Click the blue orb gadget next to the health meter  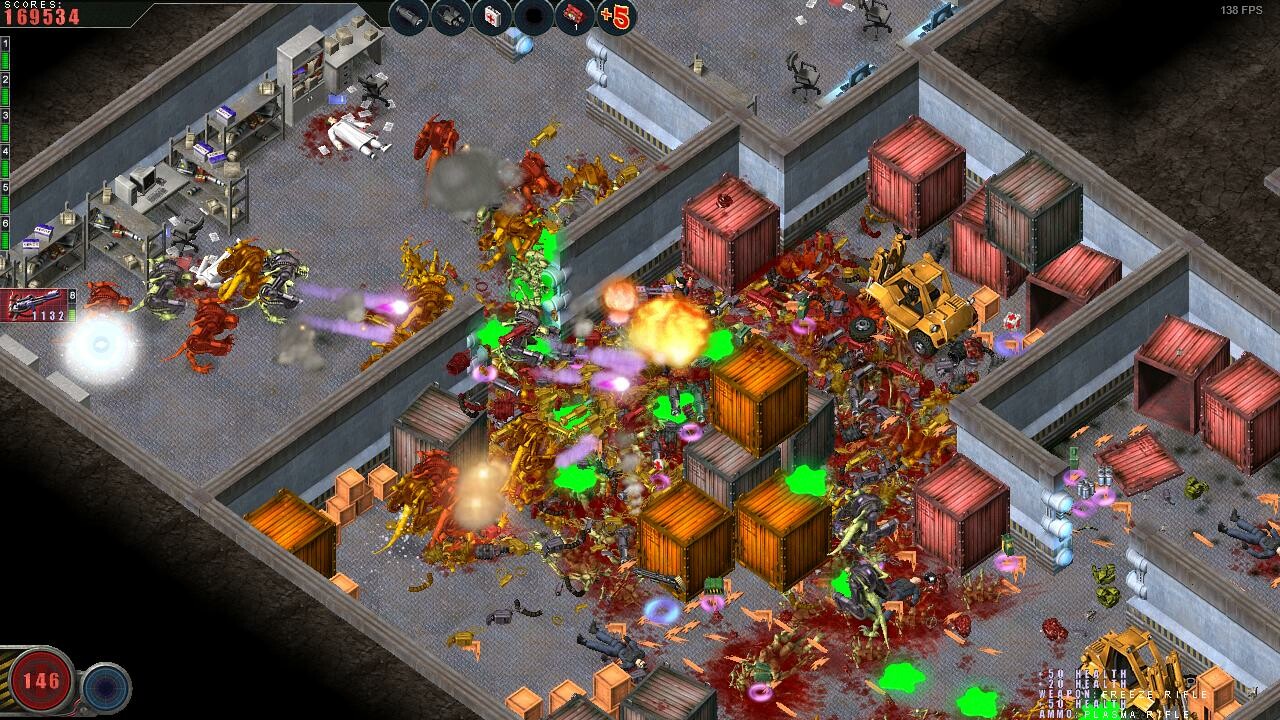[107, 686]
